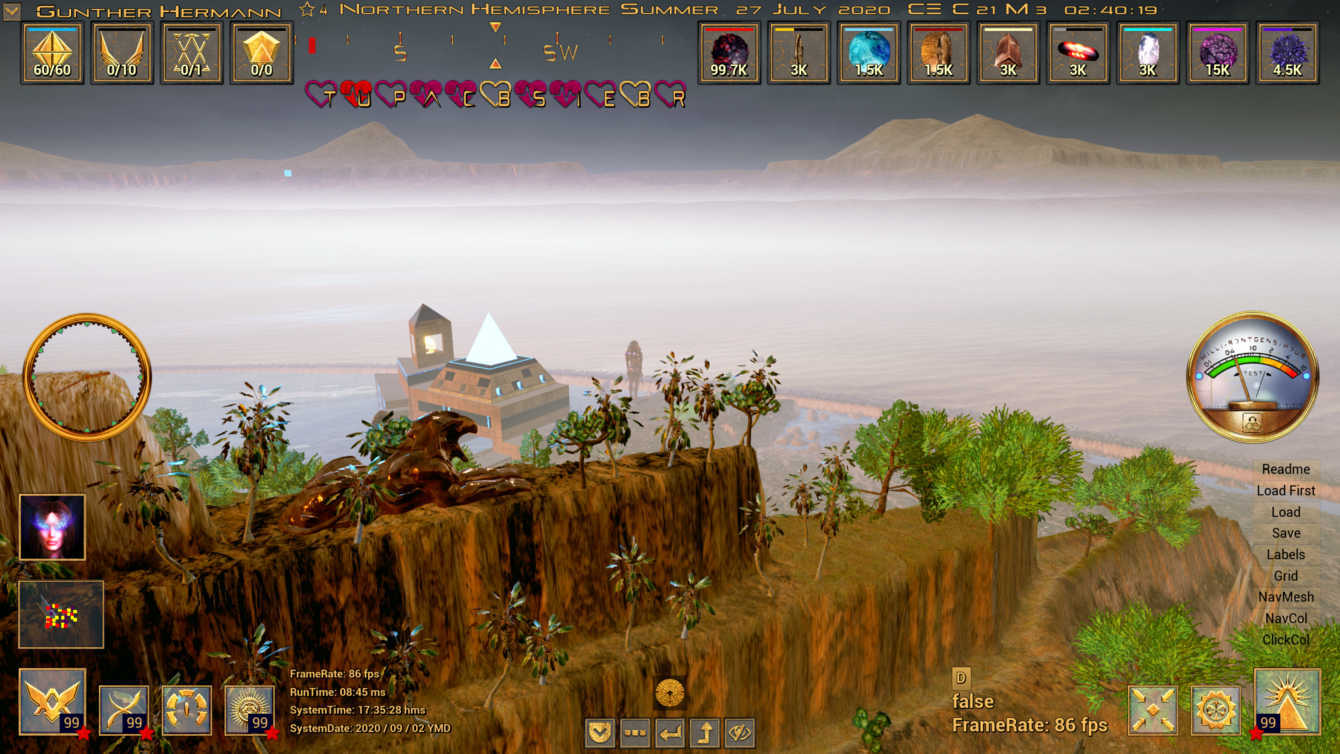This screenshot has height=754, width=1340.
Task: Activate the golden winged emblem ability
Action: click(x=51, y=702)
